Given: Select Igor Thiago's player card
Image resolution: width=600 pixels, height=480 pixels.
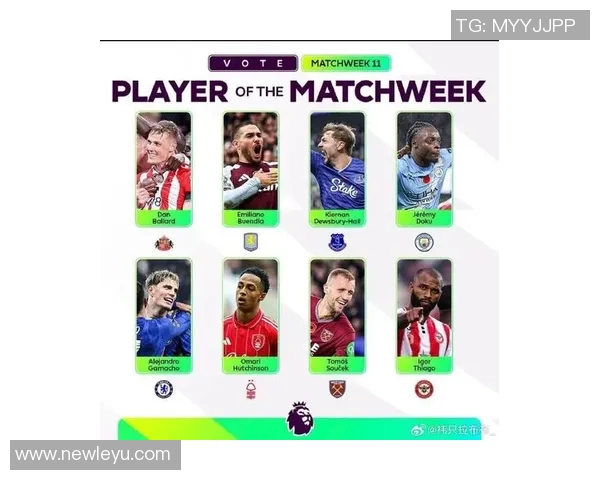Looking at the screenshot, I should click(x=424, y=315).
